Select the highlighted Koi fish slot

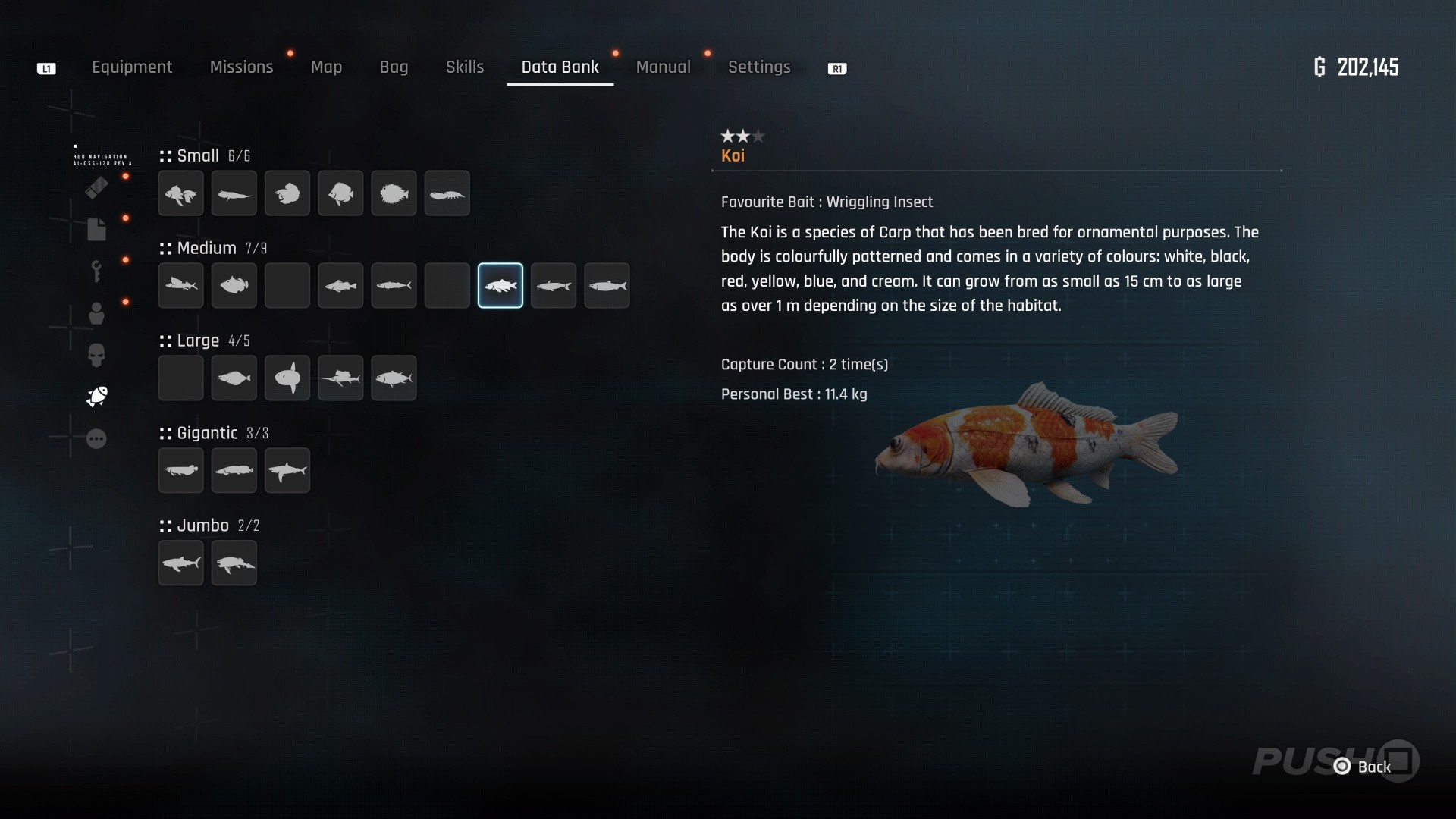(x=500, y=286)
